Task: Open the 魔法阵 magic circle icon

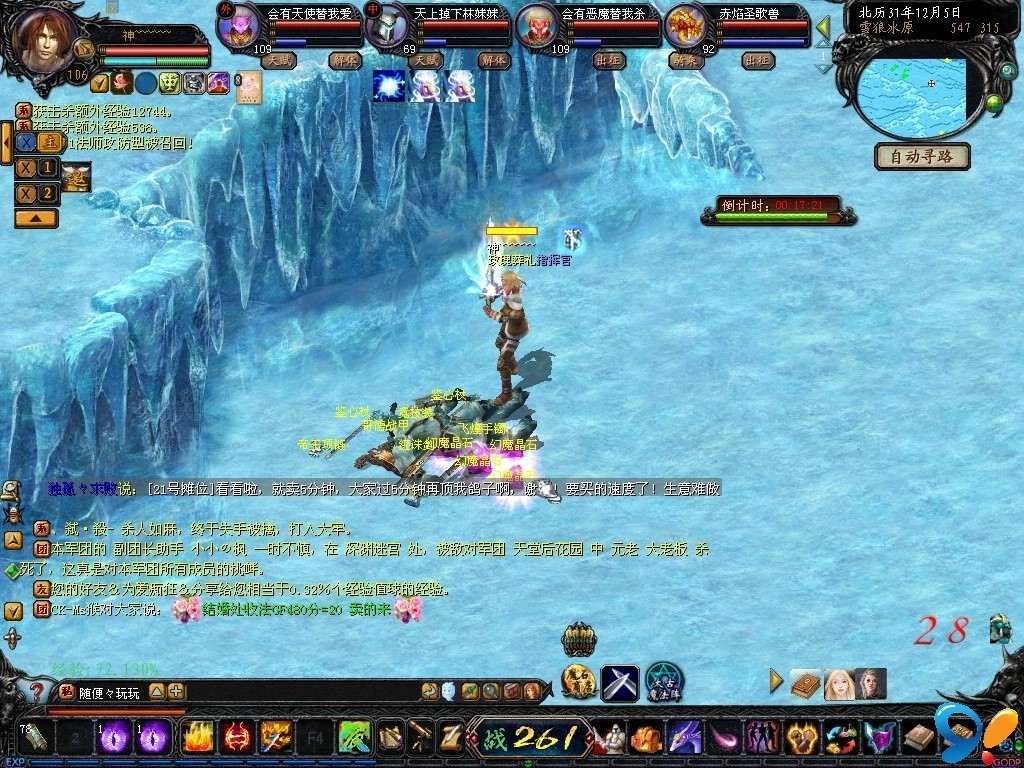Action: point(663,682)
